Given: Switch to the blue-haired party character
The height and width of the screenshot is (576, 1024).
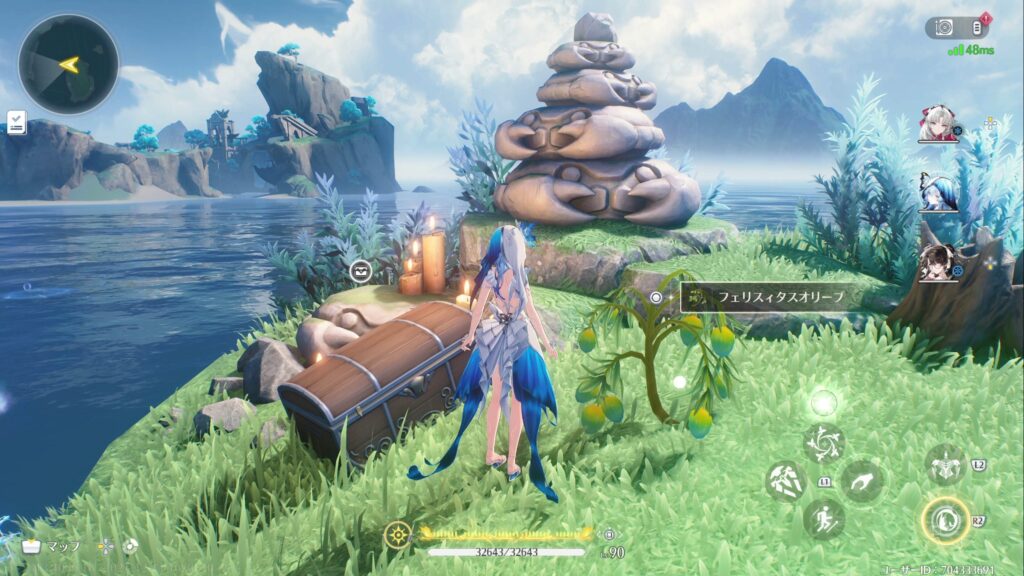Looking at the screenshot, I should [938, 192].
